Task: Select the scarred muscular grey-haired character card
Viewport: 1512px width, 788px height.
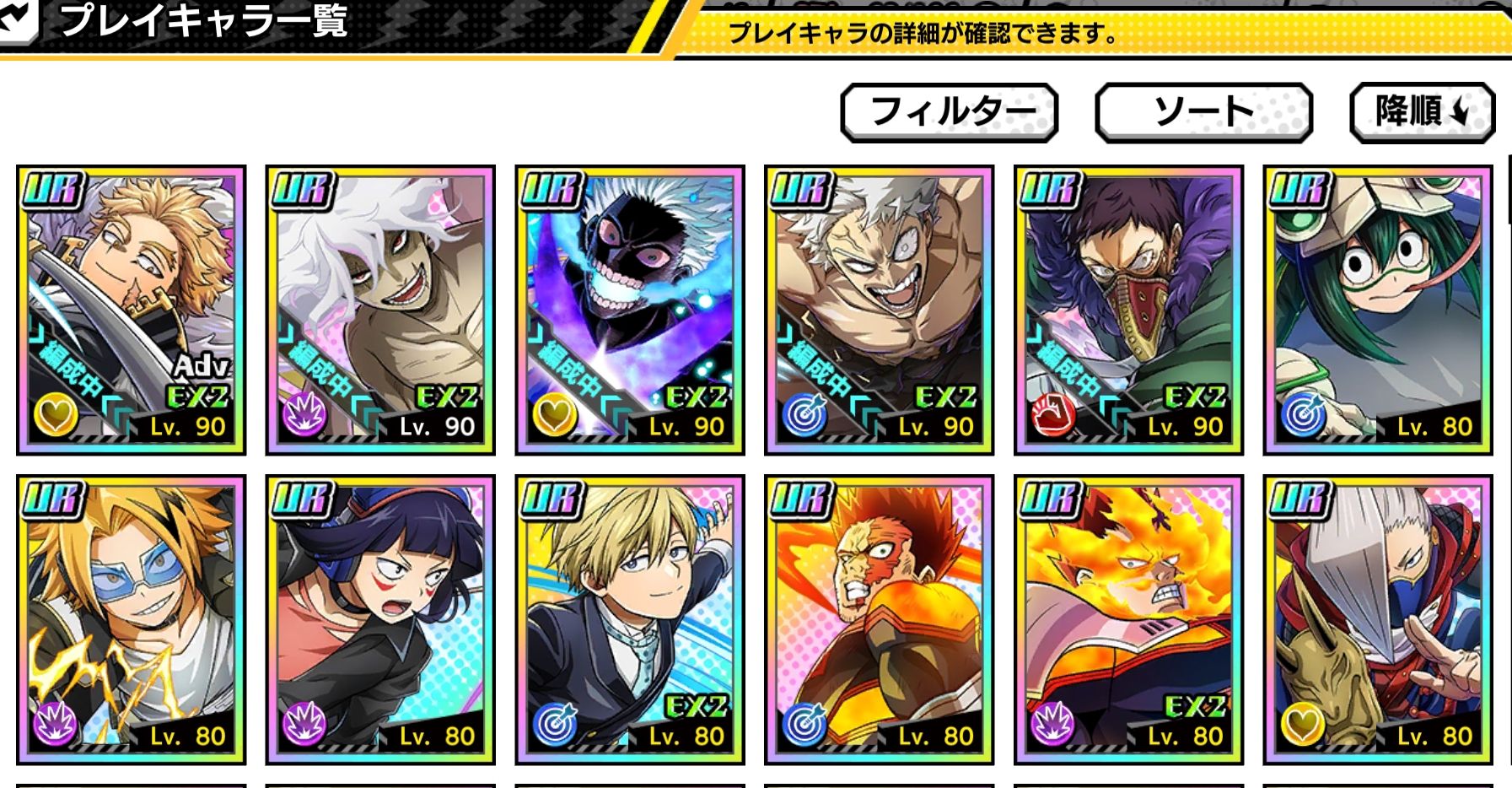Action: pyautogui.click(x=879, y=310)
